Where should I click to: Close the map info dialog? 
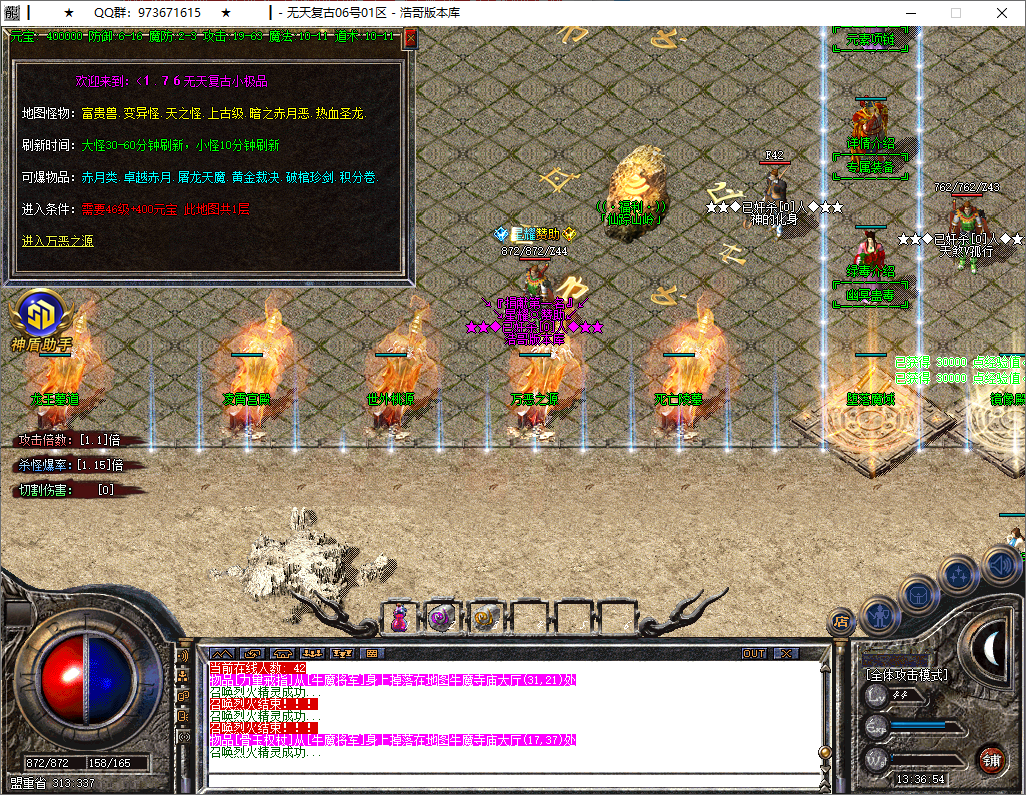[409, 39]
